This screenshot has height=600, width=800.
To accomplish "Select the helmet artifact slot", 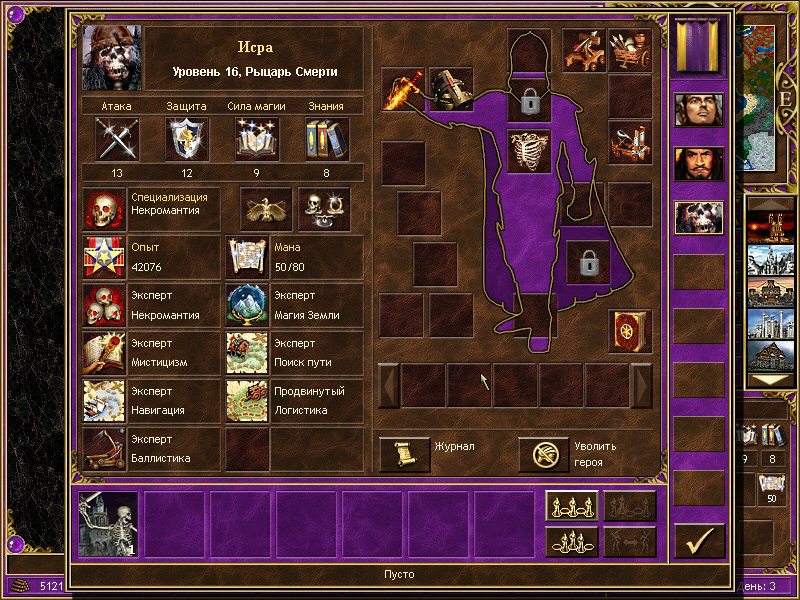I will point(450,89).
